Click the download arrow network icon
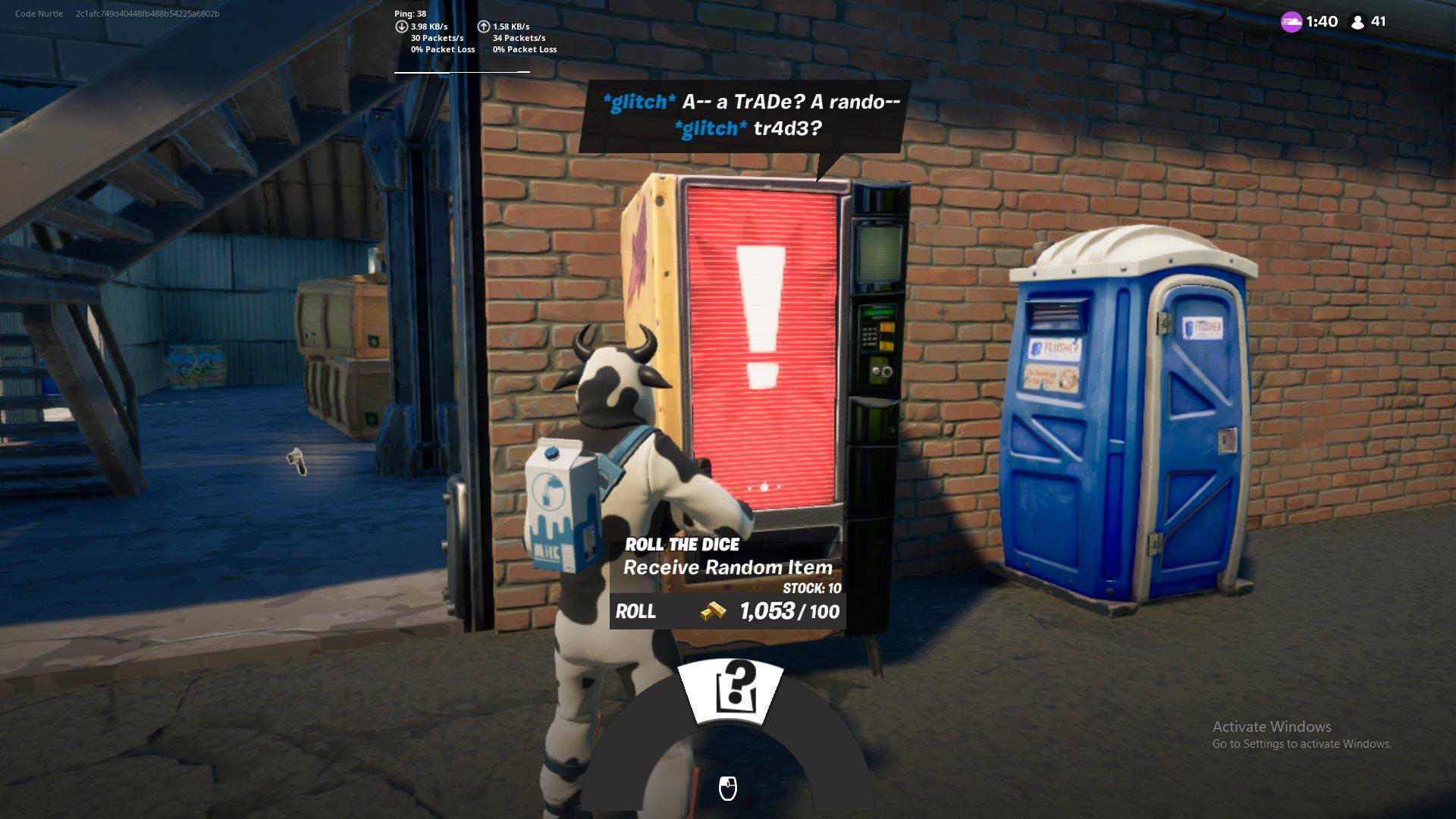Viewport: 1456px width, 819px height. [400, 26]
